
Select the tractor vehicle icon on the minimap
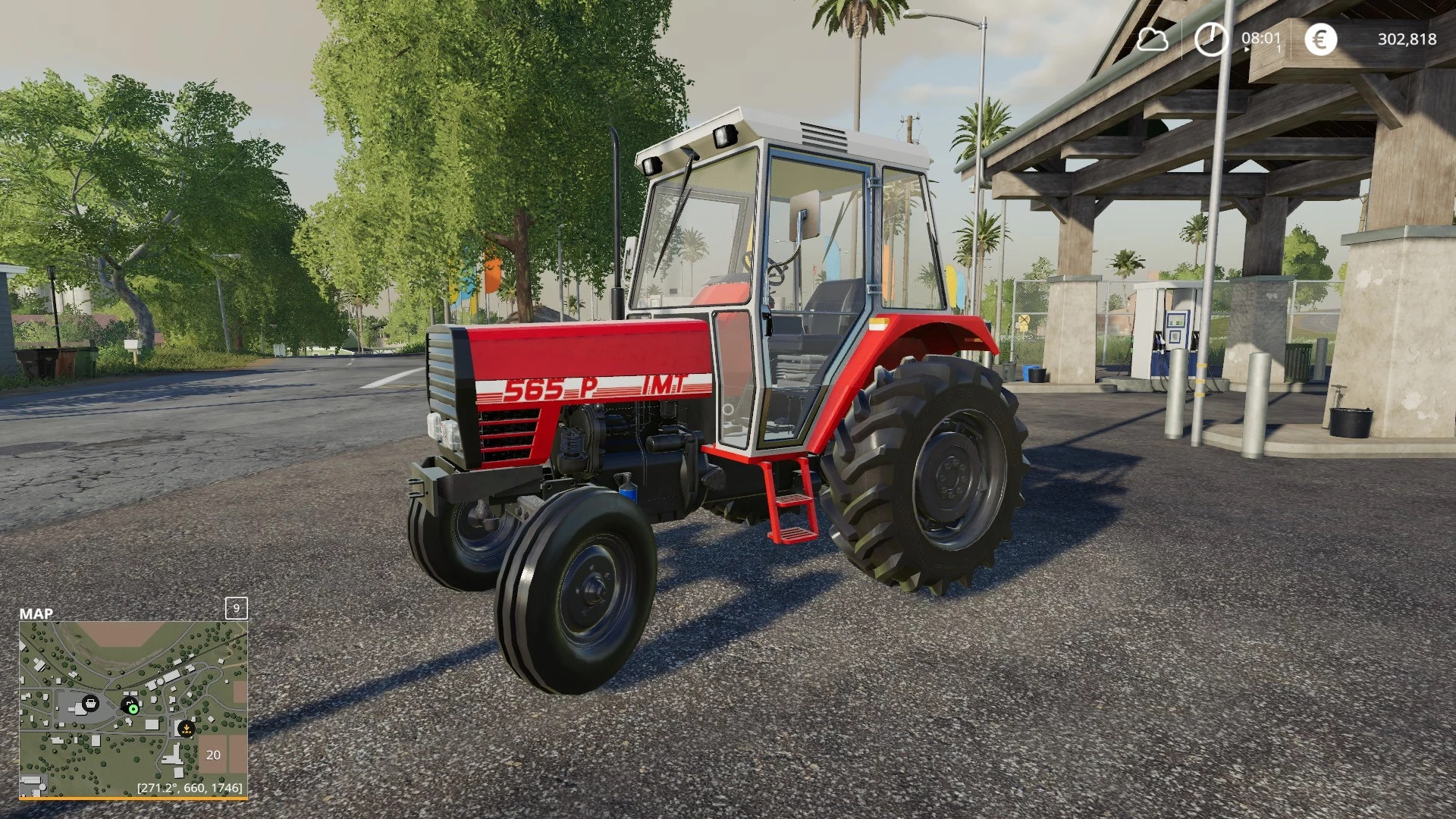(130, 703)
